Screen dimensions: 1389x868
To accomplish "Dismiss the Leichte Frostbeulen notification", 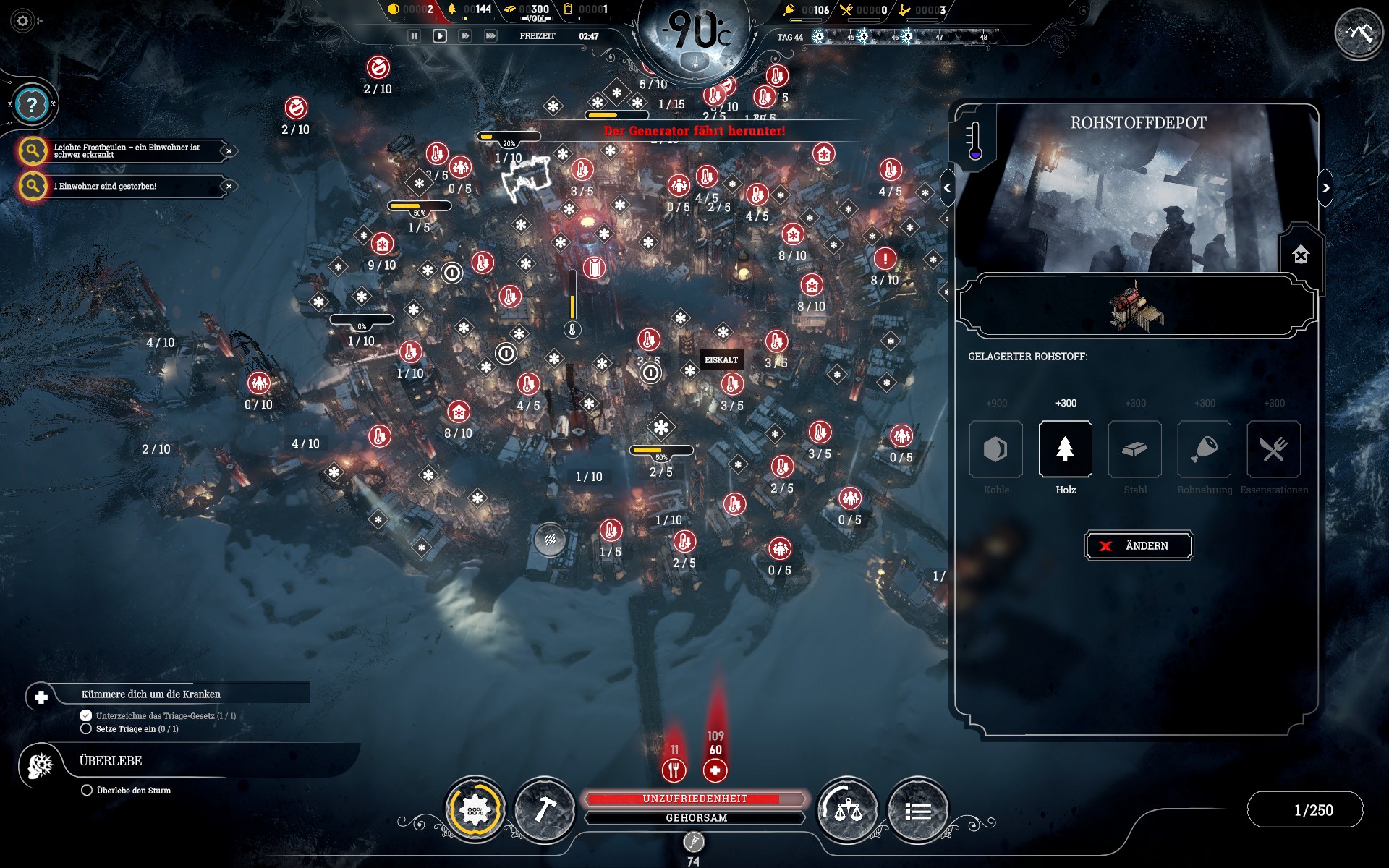I will (x=229, y=151).
